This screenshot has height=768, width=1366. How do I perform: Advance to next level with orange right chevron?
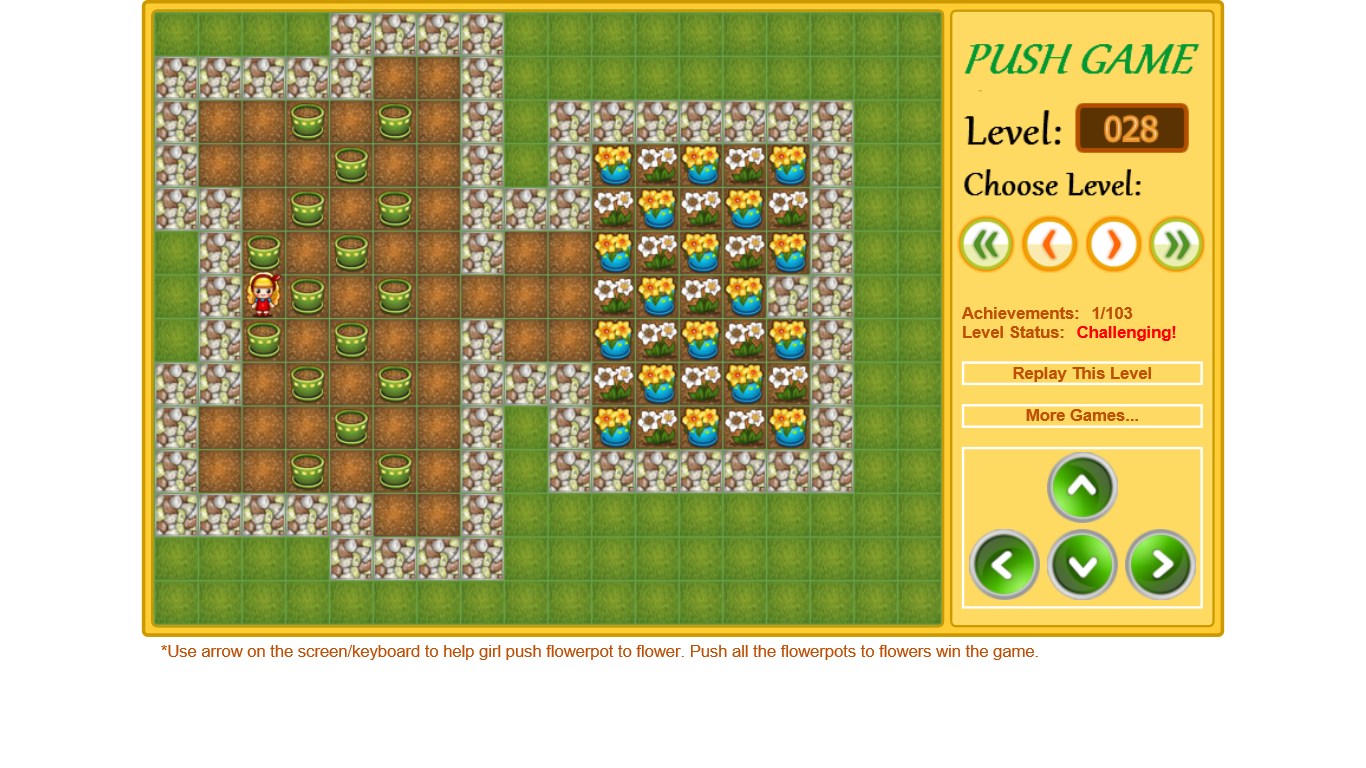[1113, 244]
